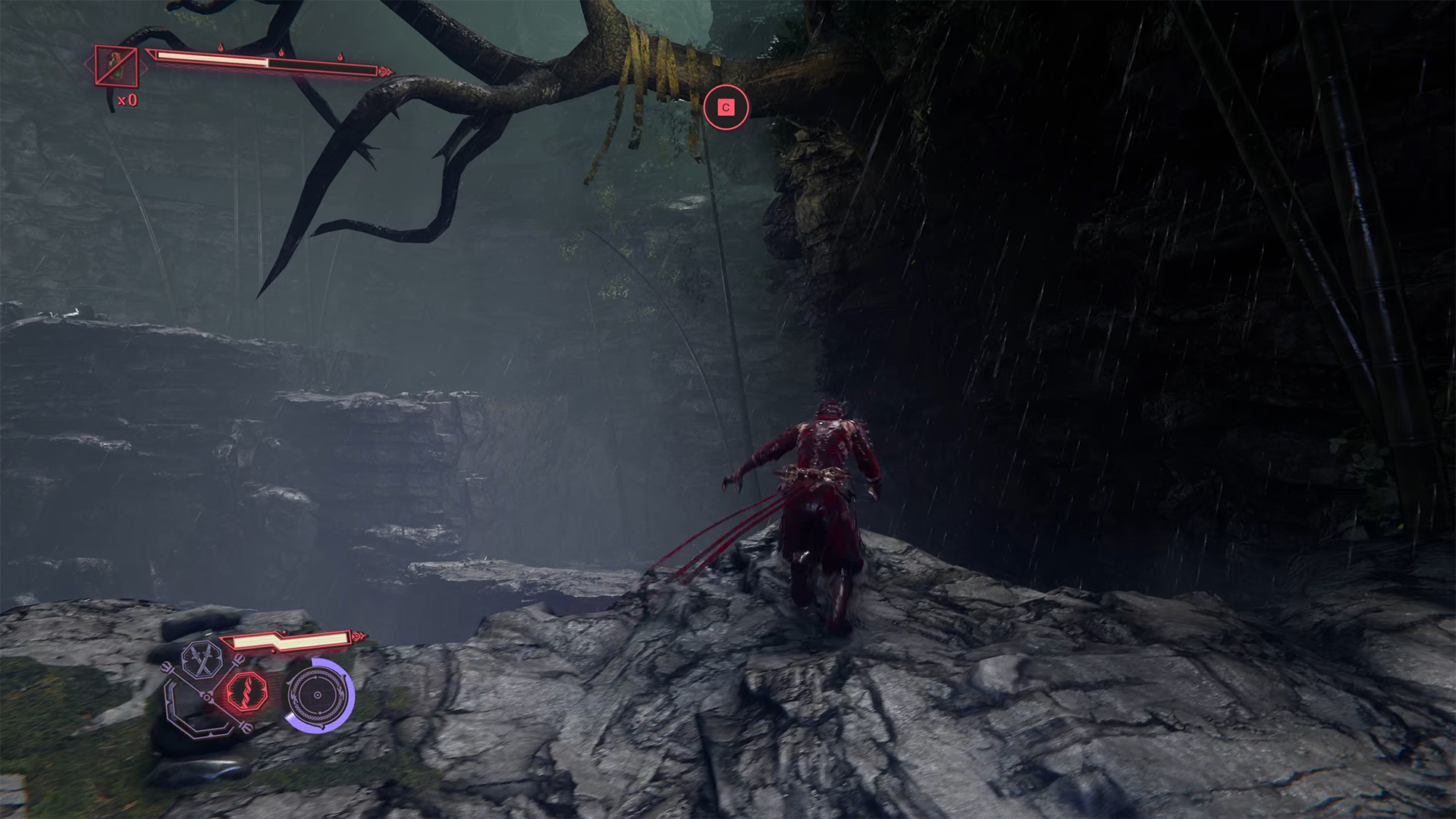Select the green potion bottle slot
The width and height of the screenshot is (1456, 819).
(117, 65)
